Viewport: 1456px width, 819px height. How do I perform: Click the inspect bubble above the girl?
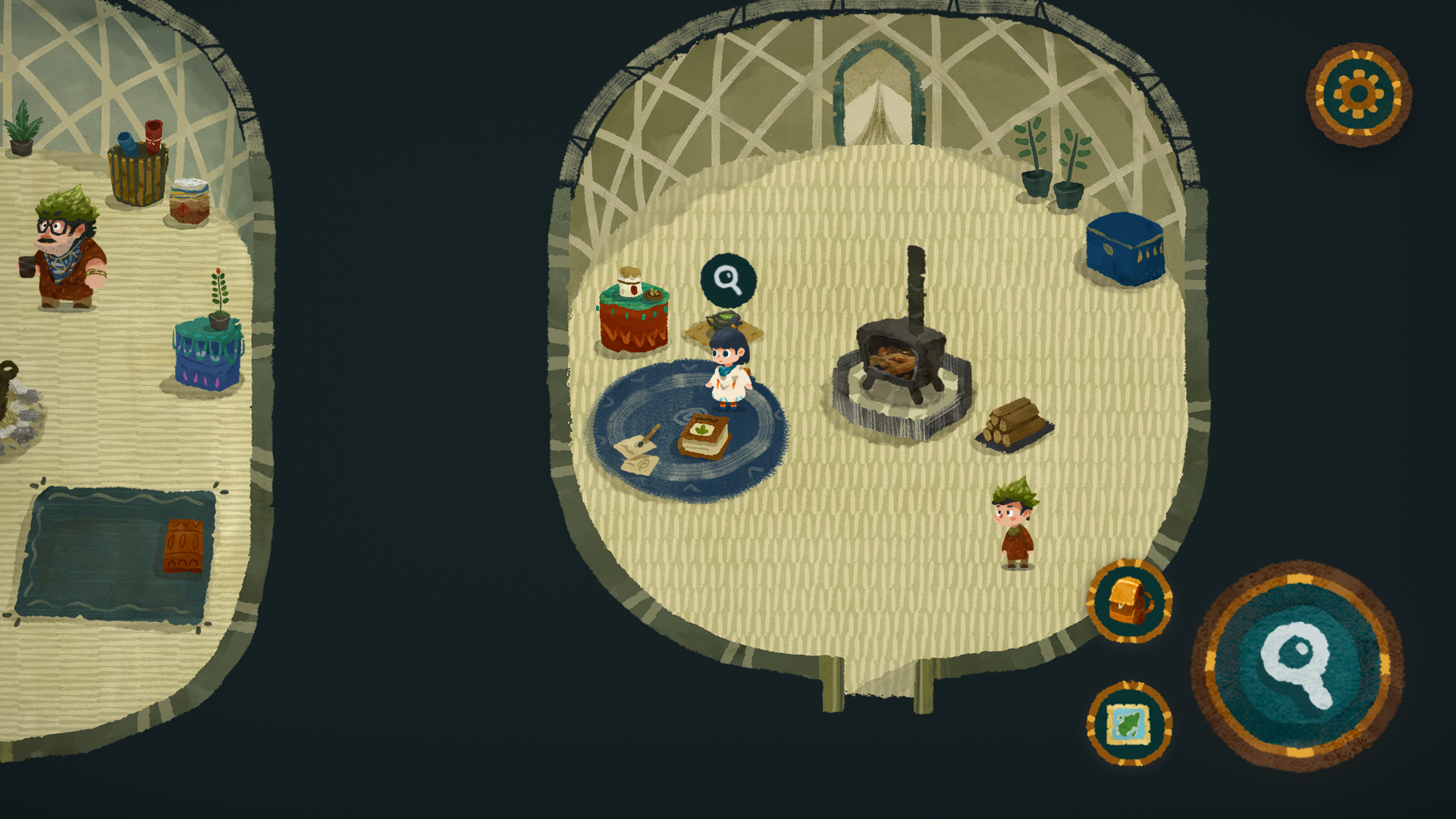click(728, 280)
